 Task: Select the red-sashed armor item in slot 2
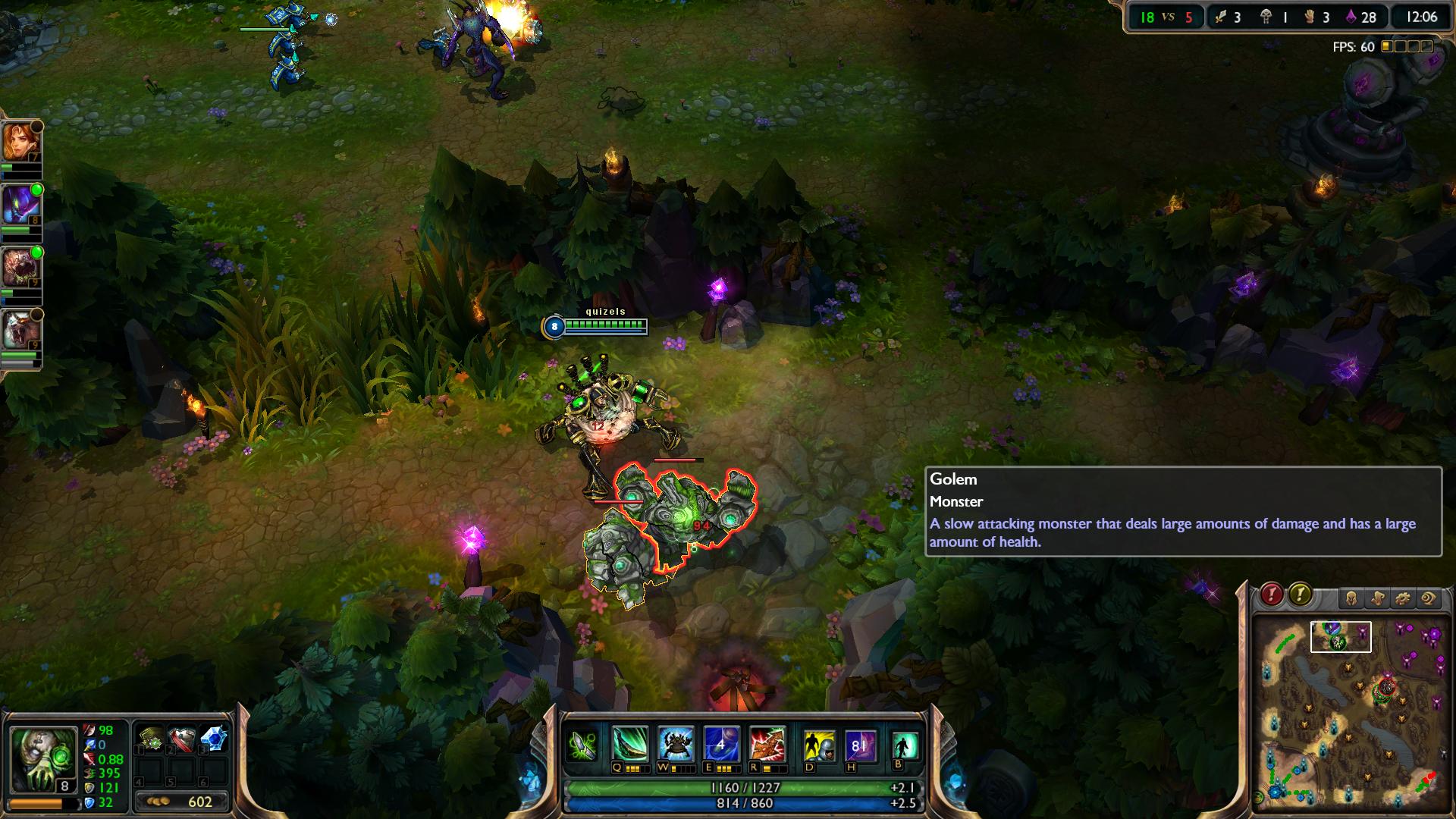[x=182, y=739]
